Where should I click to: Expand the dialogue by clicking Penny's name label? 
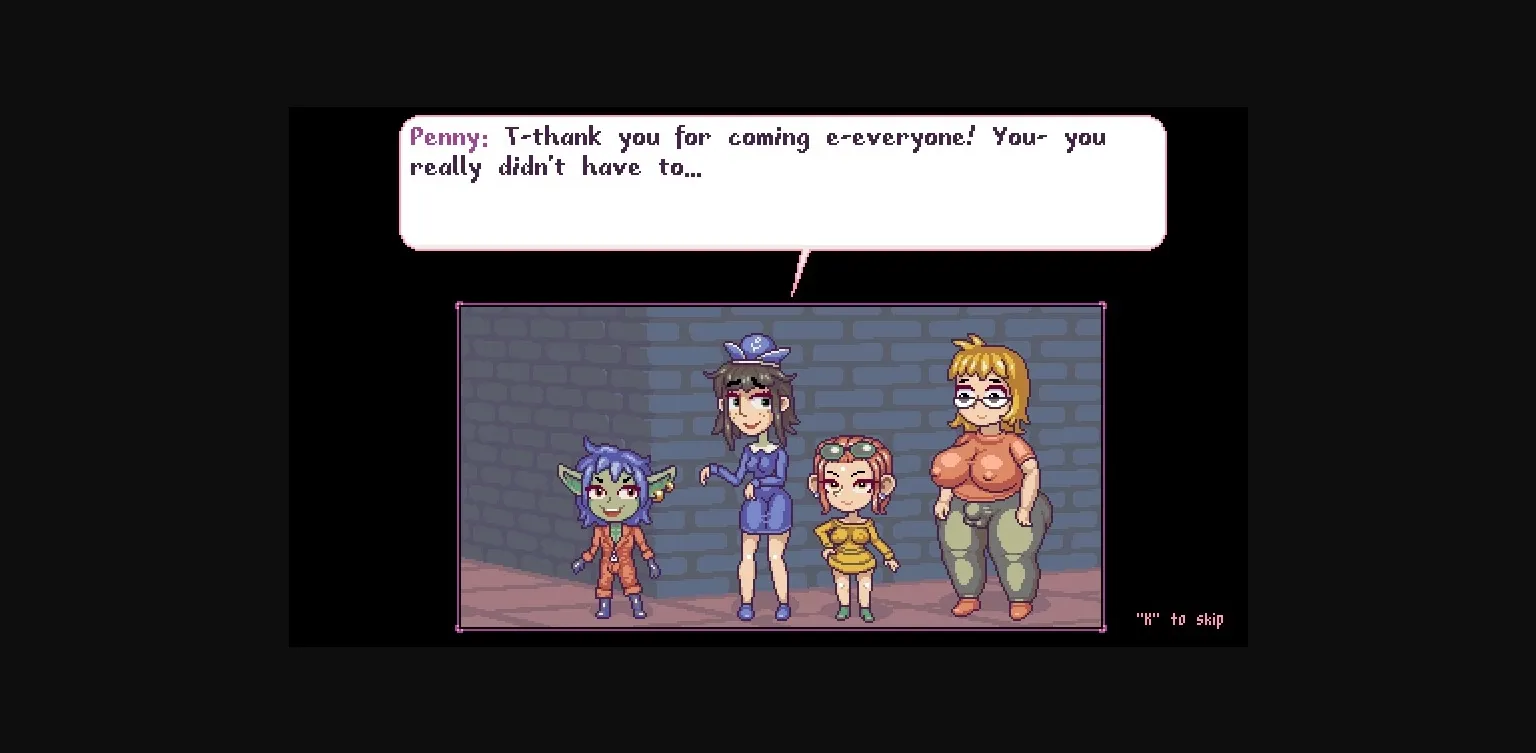[x=448, y=137]
